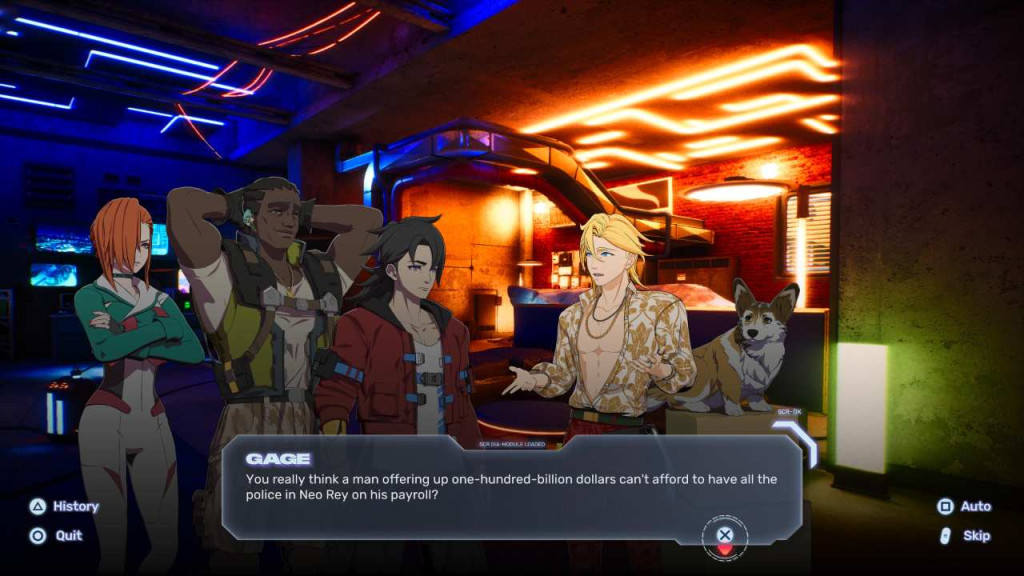Toggle Auto dialogue mode
The height and width of the screenshot is (576, 1024).
[964, 506]
